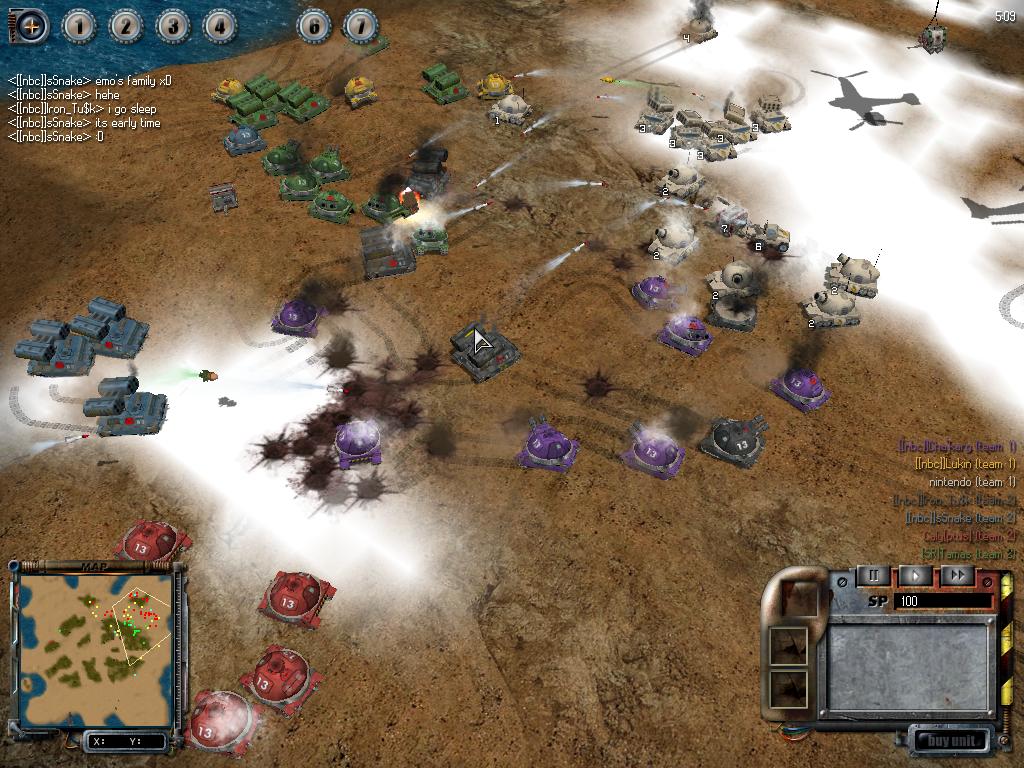Image resolution: width=1024 pixels, height=768 pixels.
Task: Click the compass button in the top-left corner
Action: 31,26
